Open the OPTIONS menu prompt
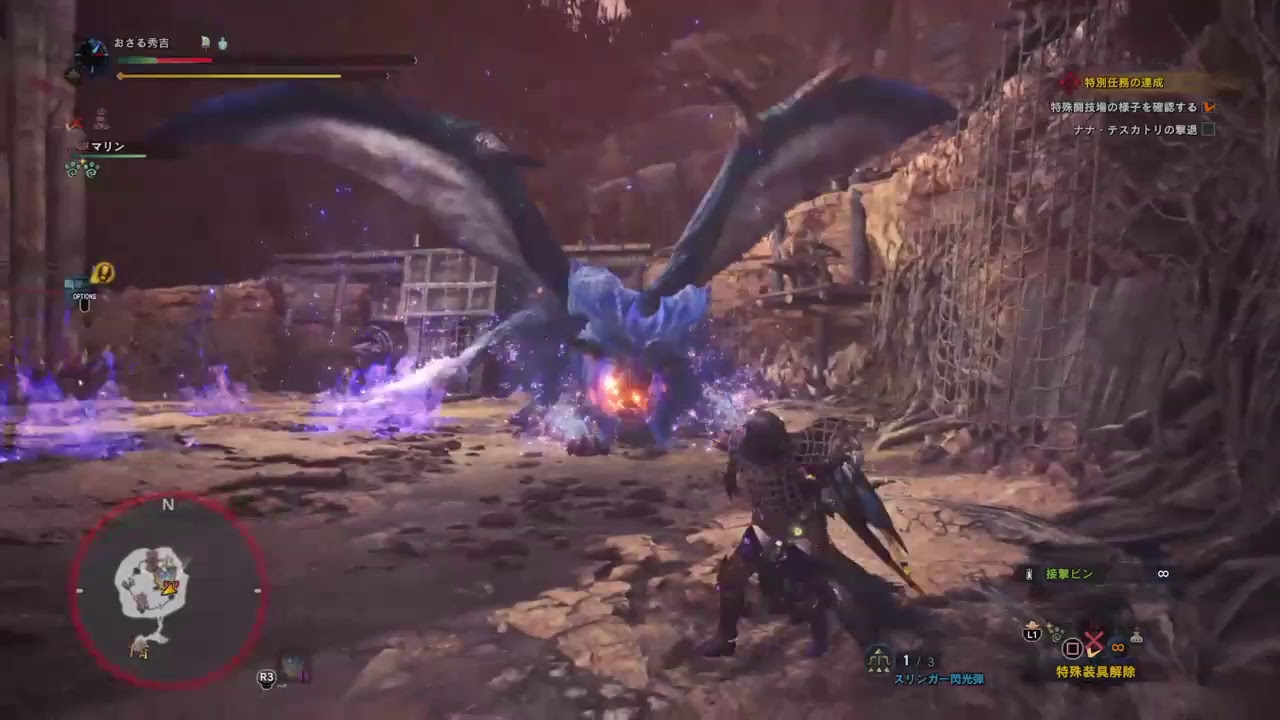 point(86,305)
